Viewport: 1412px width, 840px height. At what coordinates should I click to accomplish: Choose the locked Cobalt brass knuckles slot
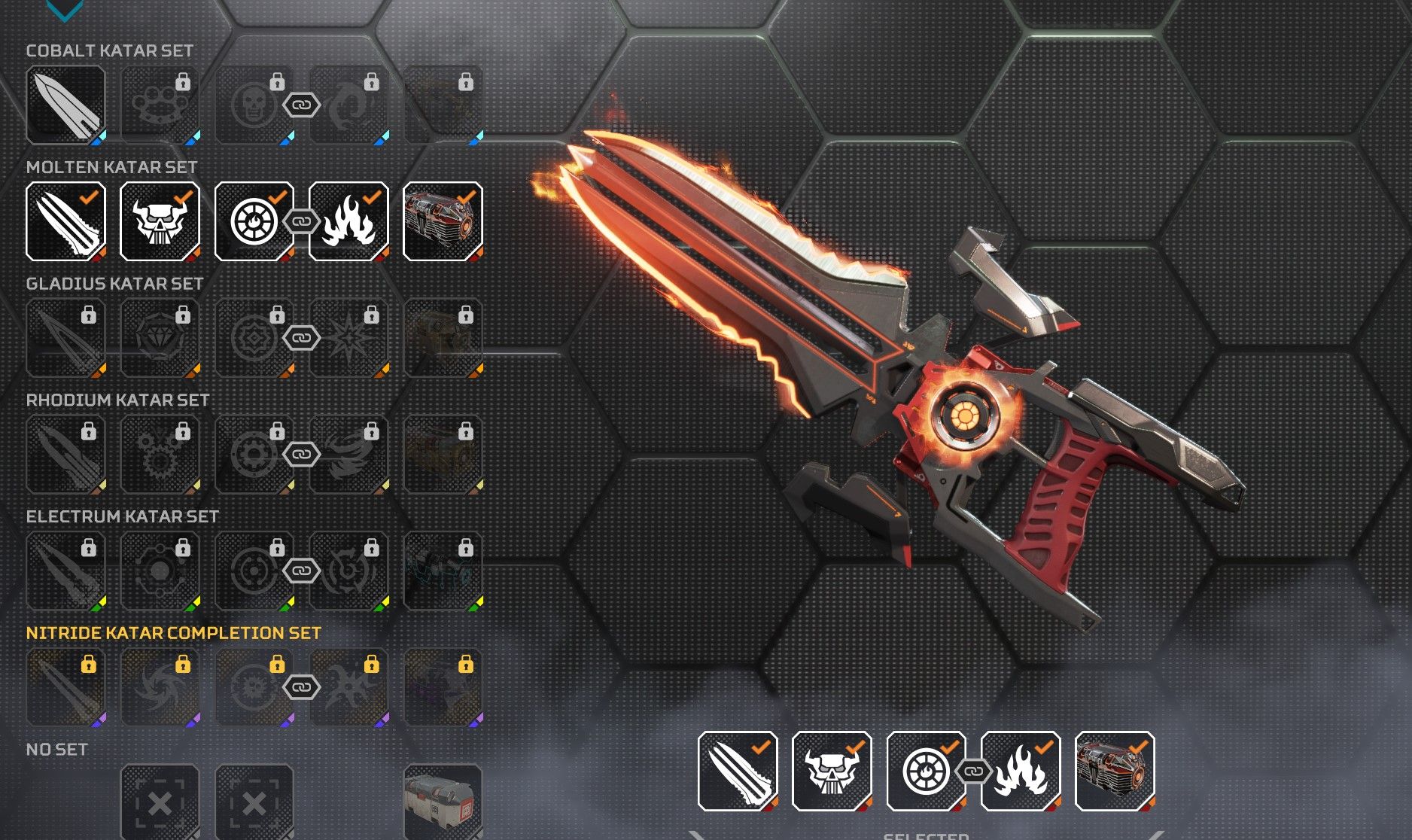click(160, 105)
